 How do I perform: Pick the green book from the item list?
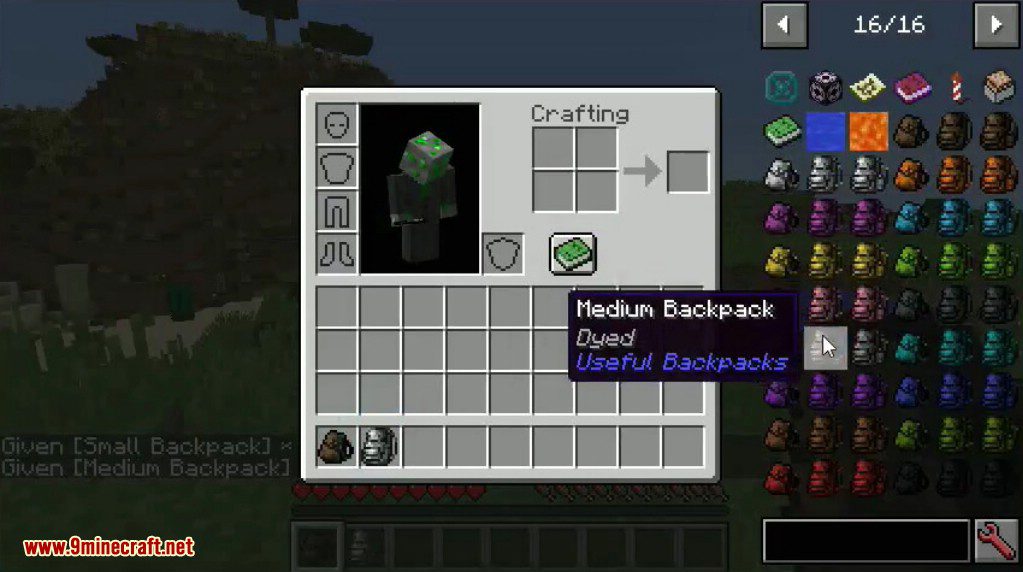tap(781, 131)
